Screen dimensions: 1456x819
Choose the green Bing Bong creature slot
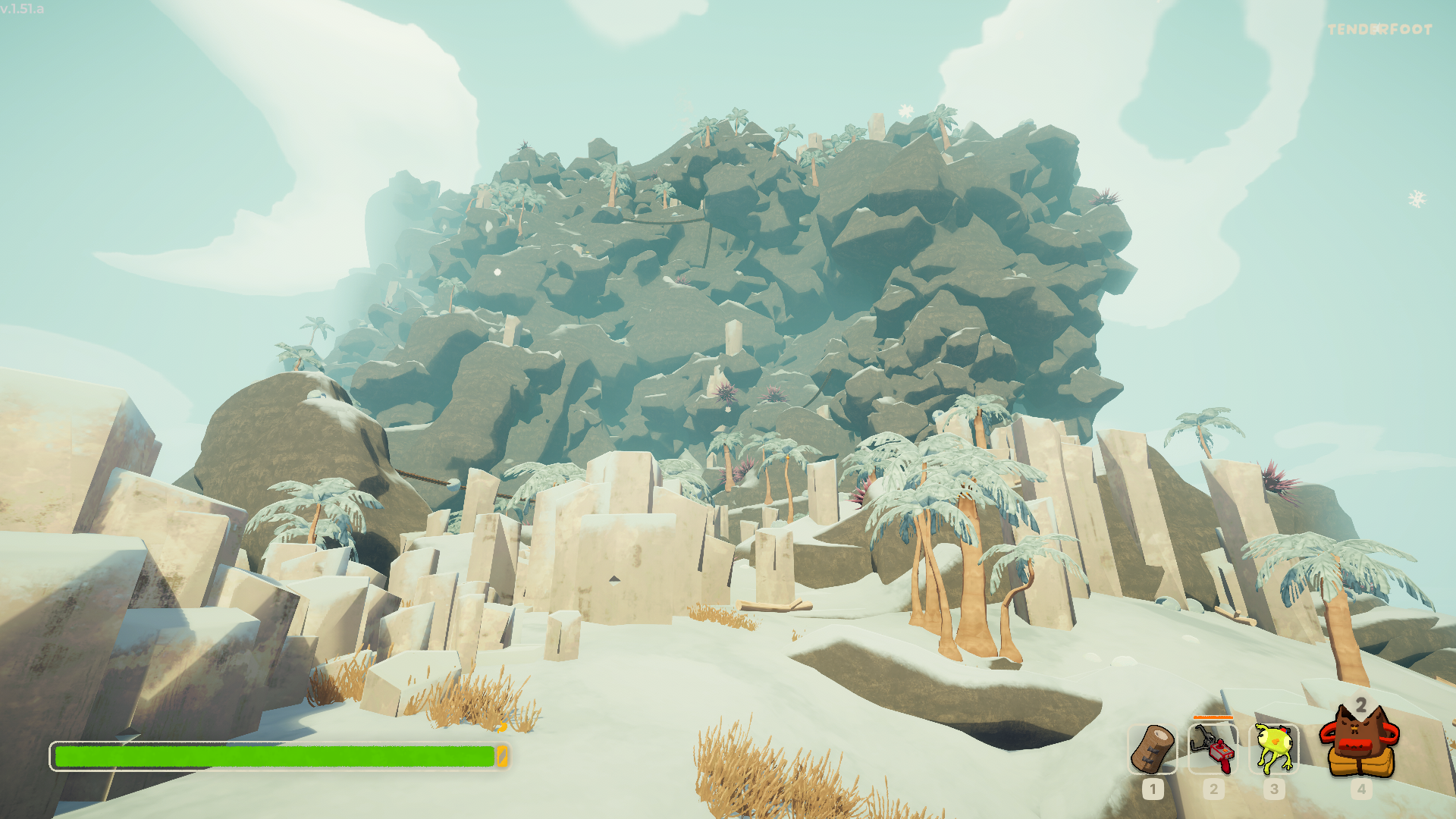coord(1274,748)
